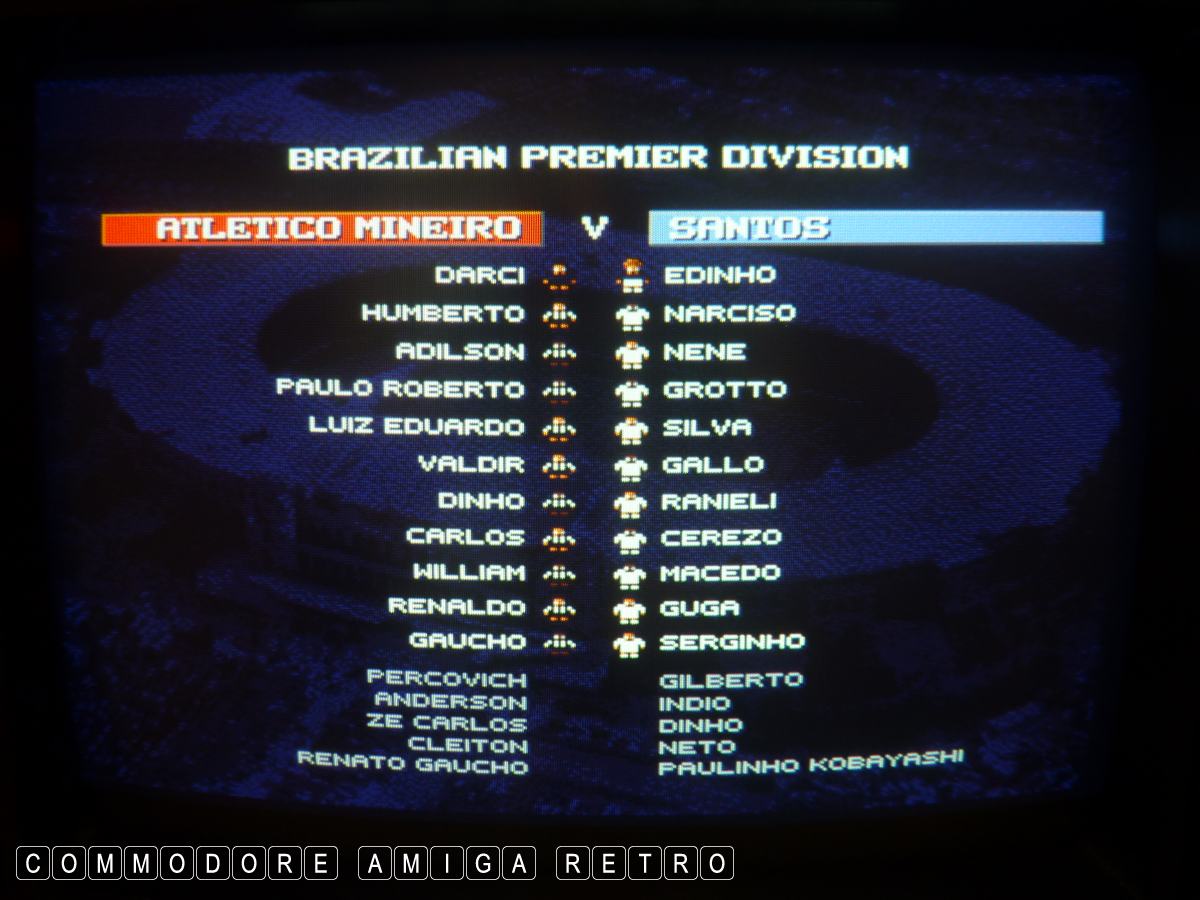The width and height of the screenshot is (1200, 900).
Task: Pick Humberto in the starting eleven
Action: (x=442, y=313)
